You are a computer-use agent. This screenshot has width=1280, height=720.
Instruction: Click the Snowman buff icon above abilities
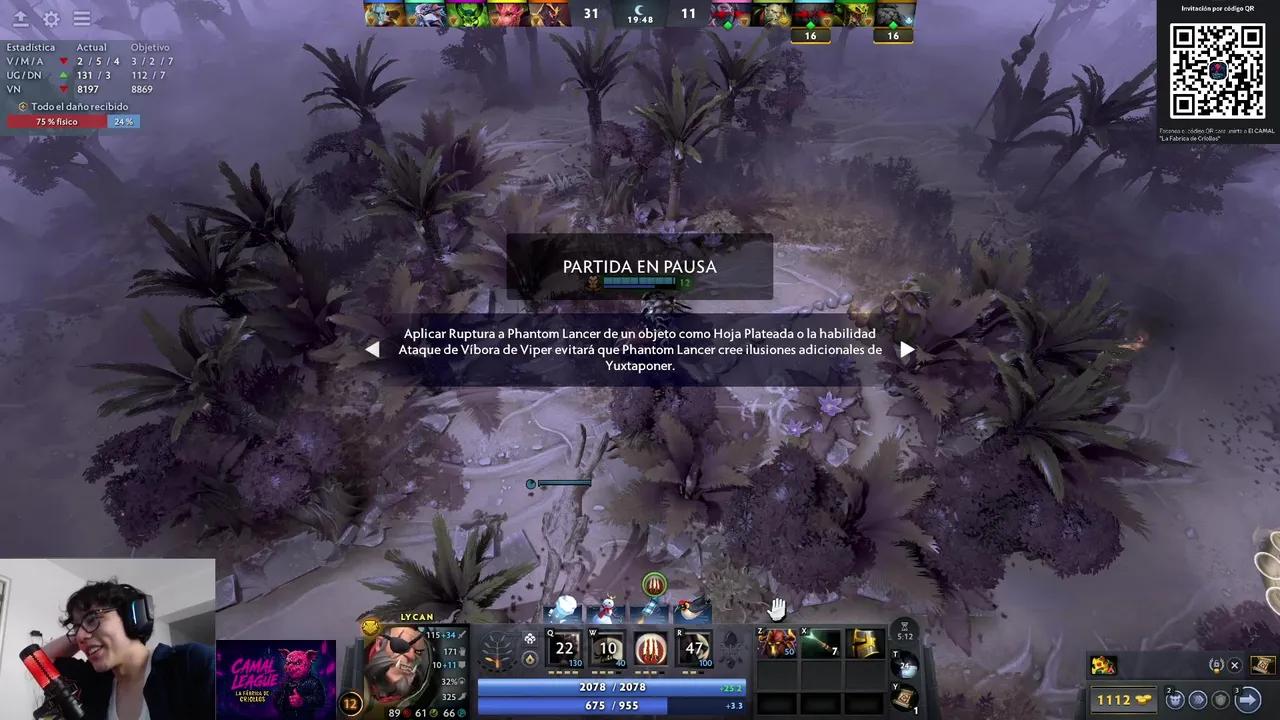pyautogui.click(x=608, y=610)
